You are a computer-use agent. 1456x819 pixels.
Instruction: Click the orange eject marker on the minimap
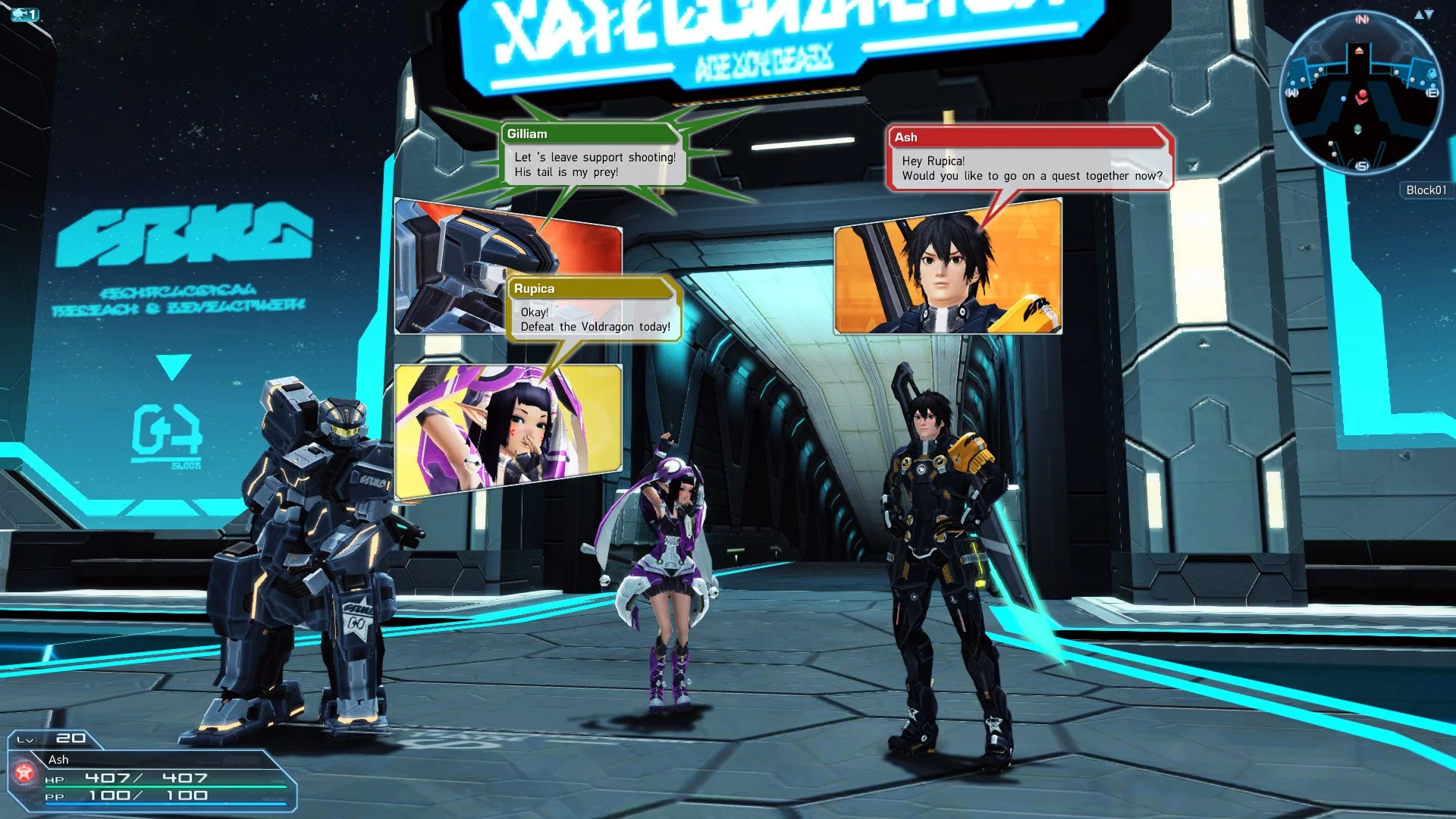coord(1359,51)
